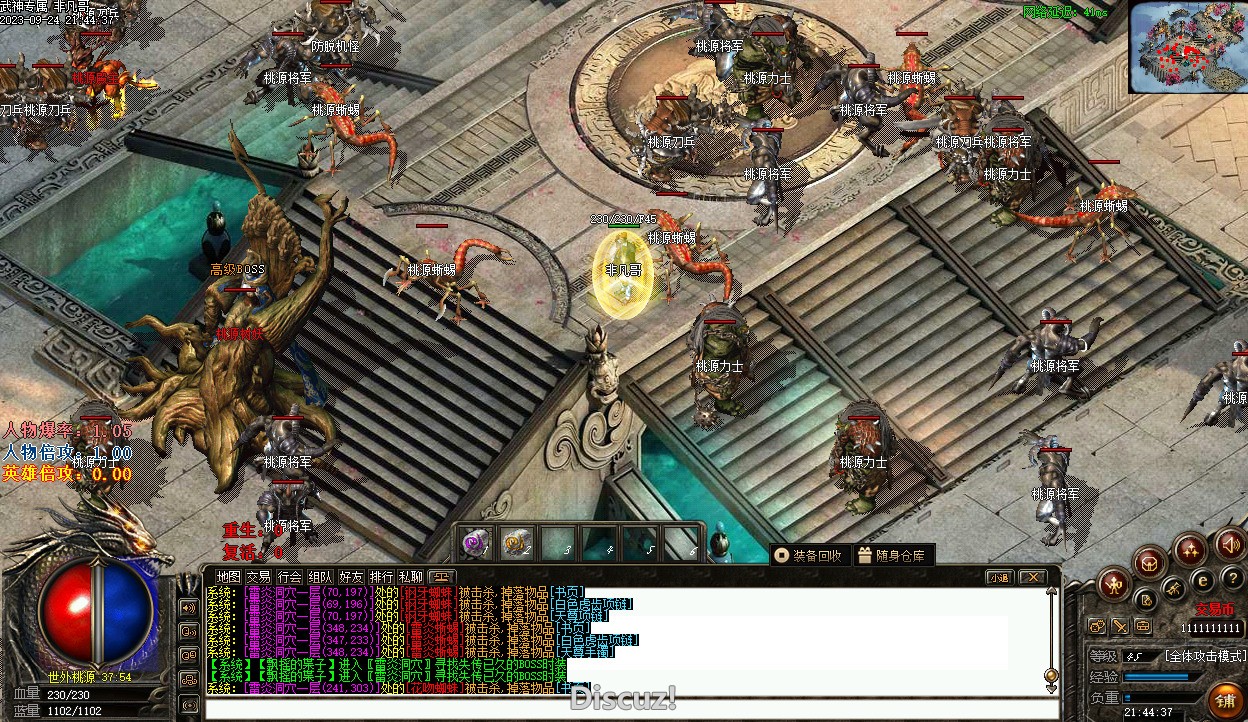
Task: Open the 好友 (Friends) tab
Action: (351, 577)
